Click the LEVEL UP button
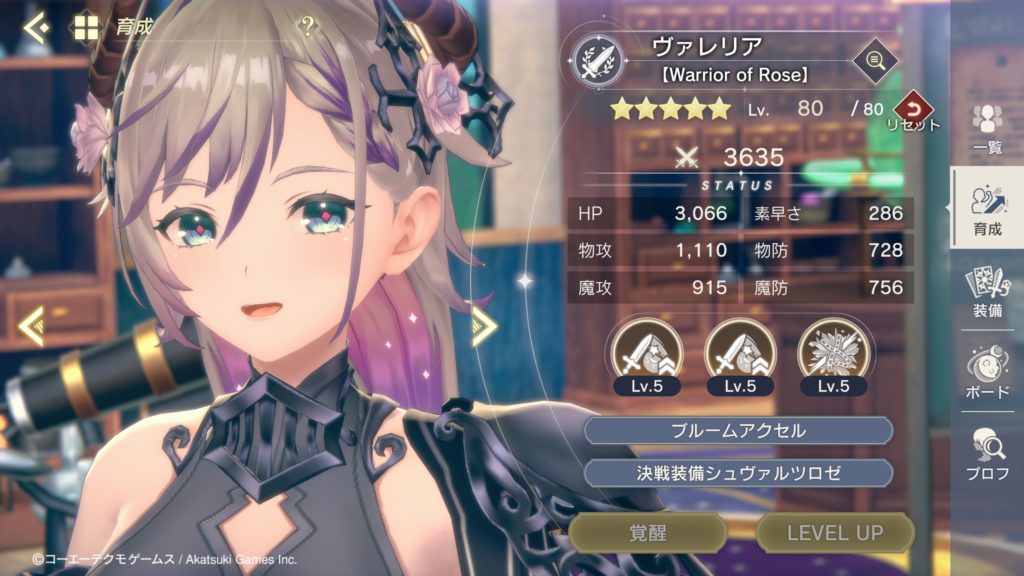This screenshot has height=576, width=1024. (x=835, y=533)
